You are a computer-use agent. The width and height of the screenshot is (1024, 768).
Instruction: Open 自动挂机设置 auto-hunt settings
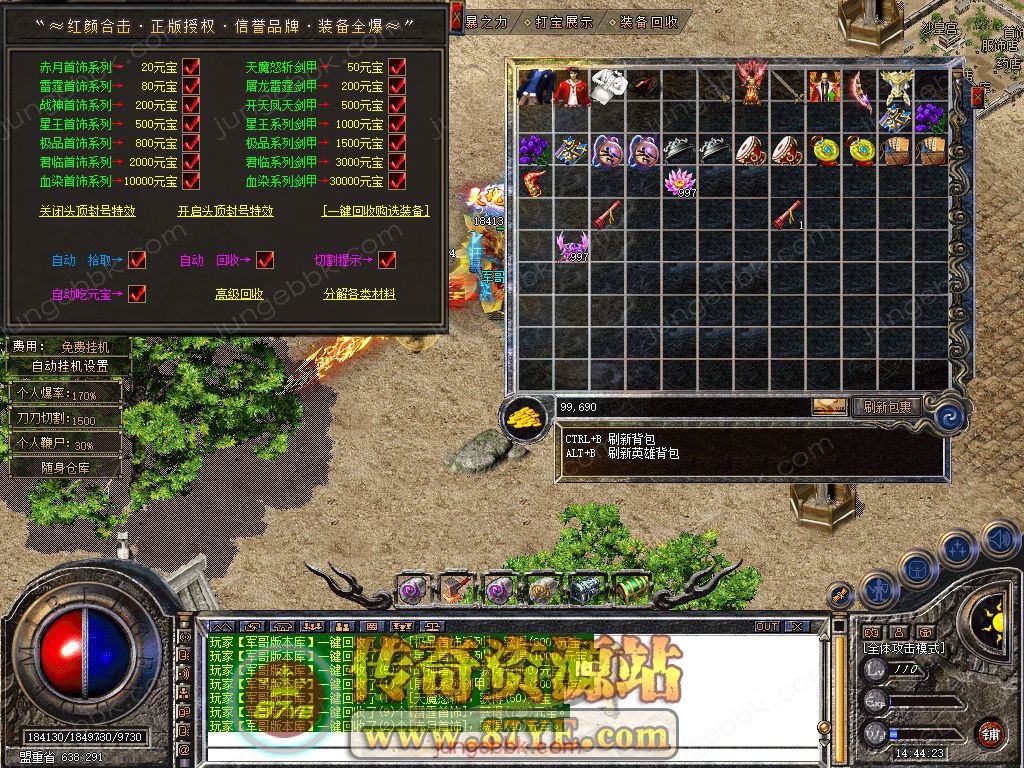(70, 366)
